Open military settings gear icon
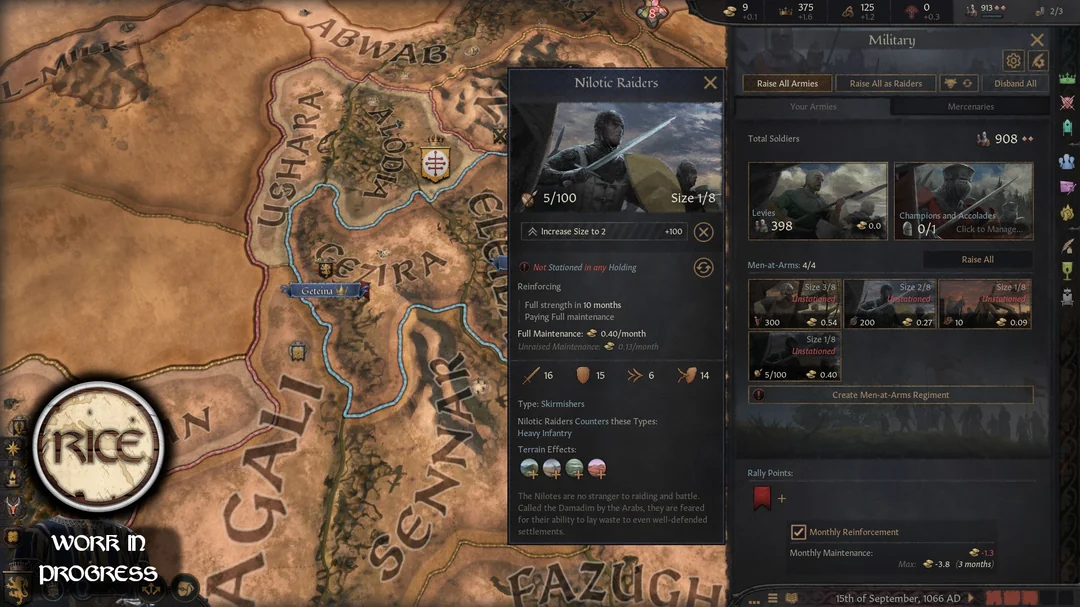The width and height of the screenshot is (1080, 607). (x=1012, y=61)
